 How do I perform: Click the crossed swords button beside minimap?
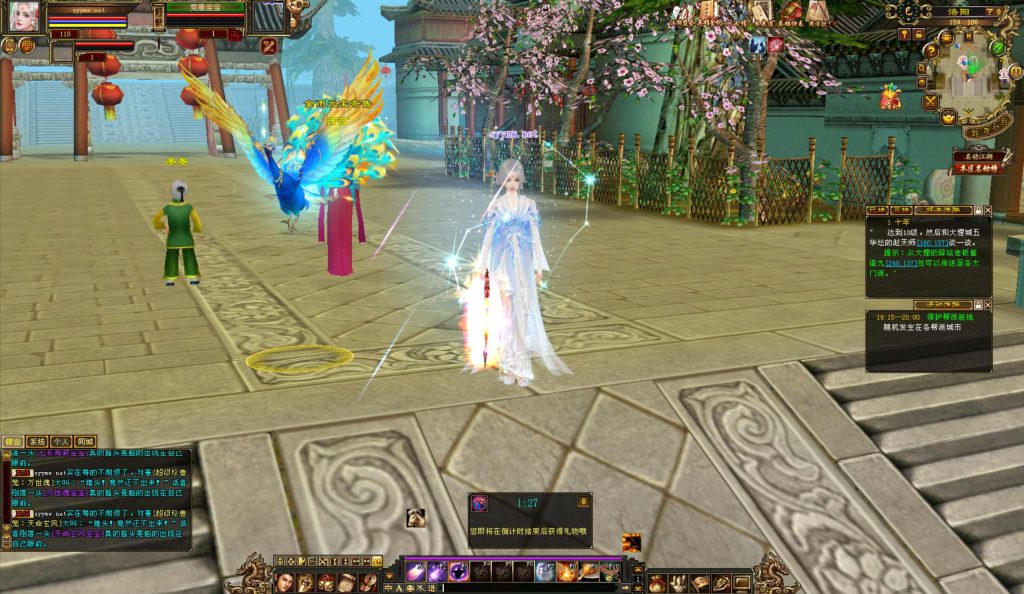931,101
